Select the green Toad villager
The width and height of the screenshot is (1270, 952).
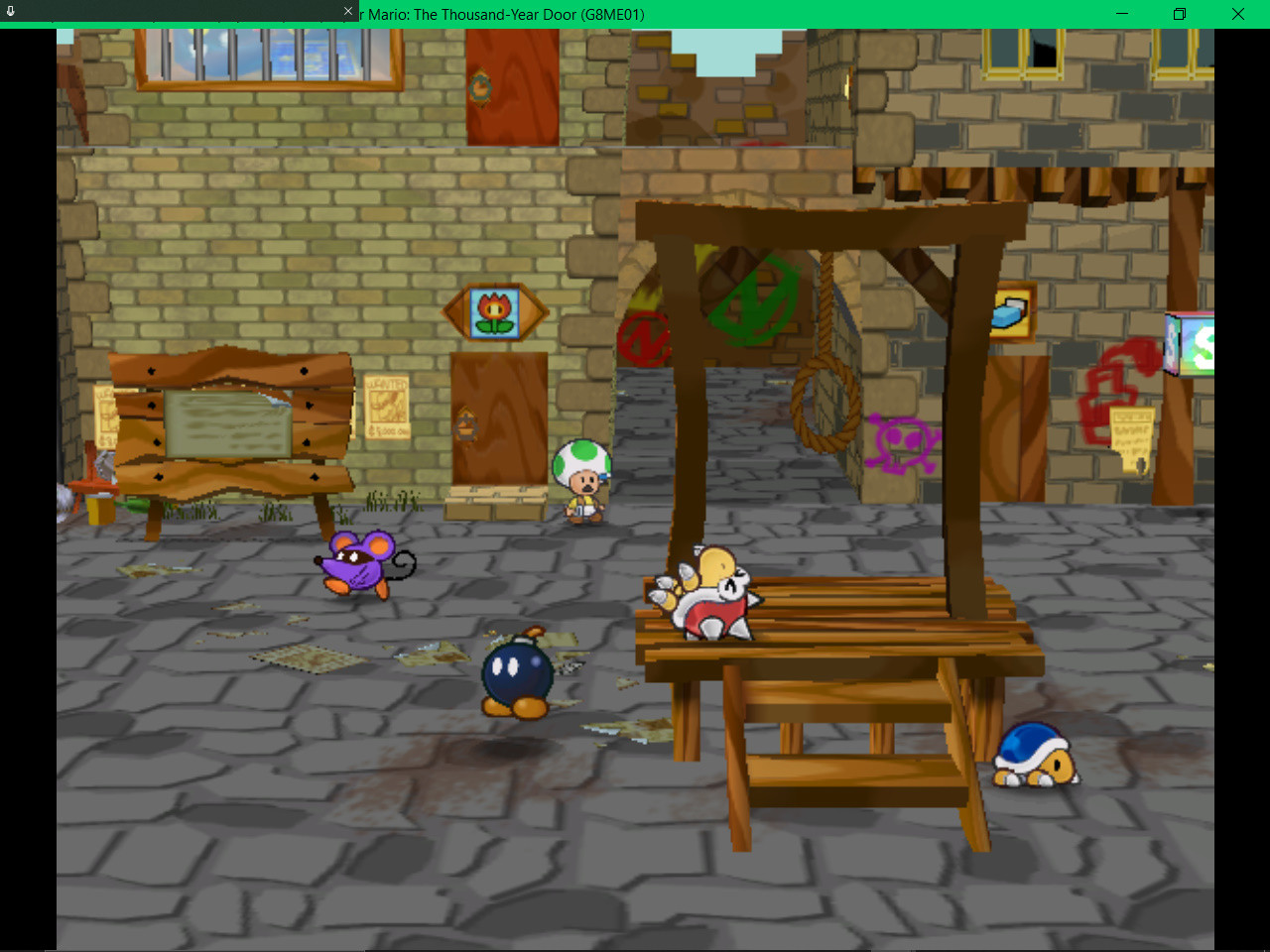point(579,476)
